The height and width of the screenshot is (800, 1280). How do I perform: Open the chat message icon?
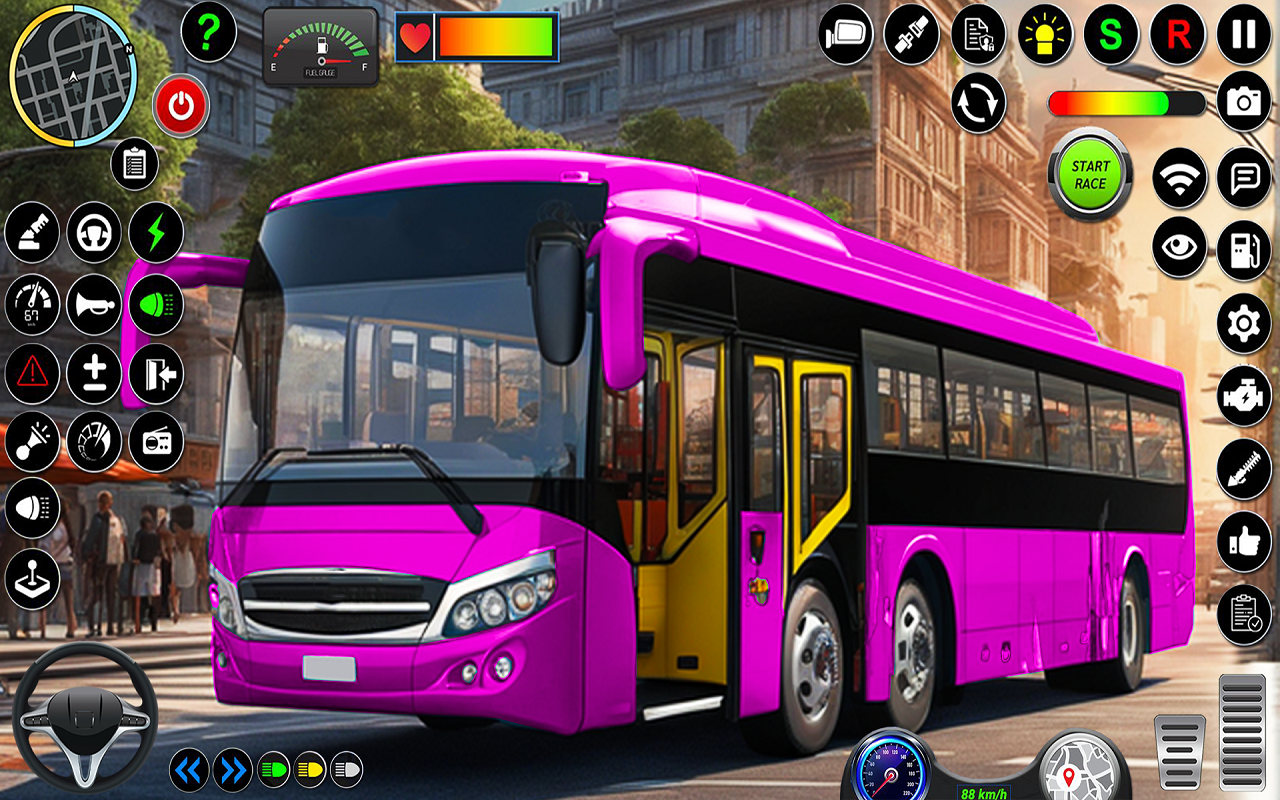1243,176
